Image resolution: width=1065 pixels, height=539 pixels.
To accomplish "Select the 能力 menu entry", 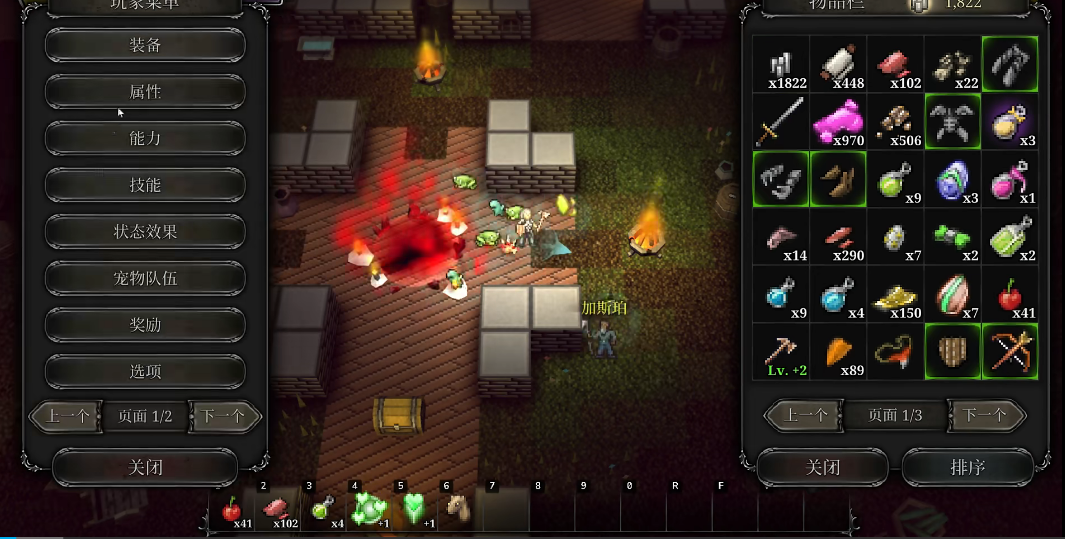I will tap(145, 138).
